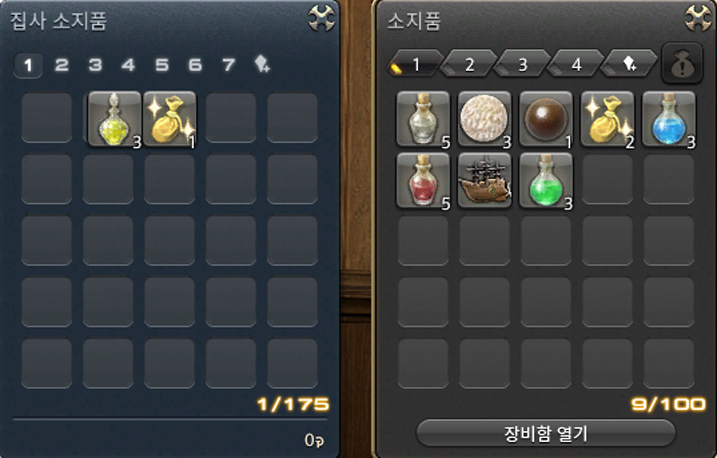Choose the red potion stack
Screen dimensions: 717x458
pos(423,179)
